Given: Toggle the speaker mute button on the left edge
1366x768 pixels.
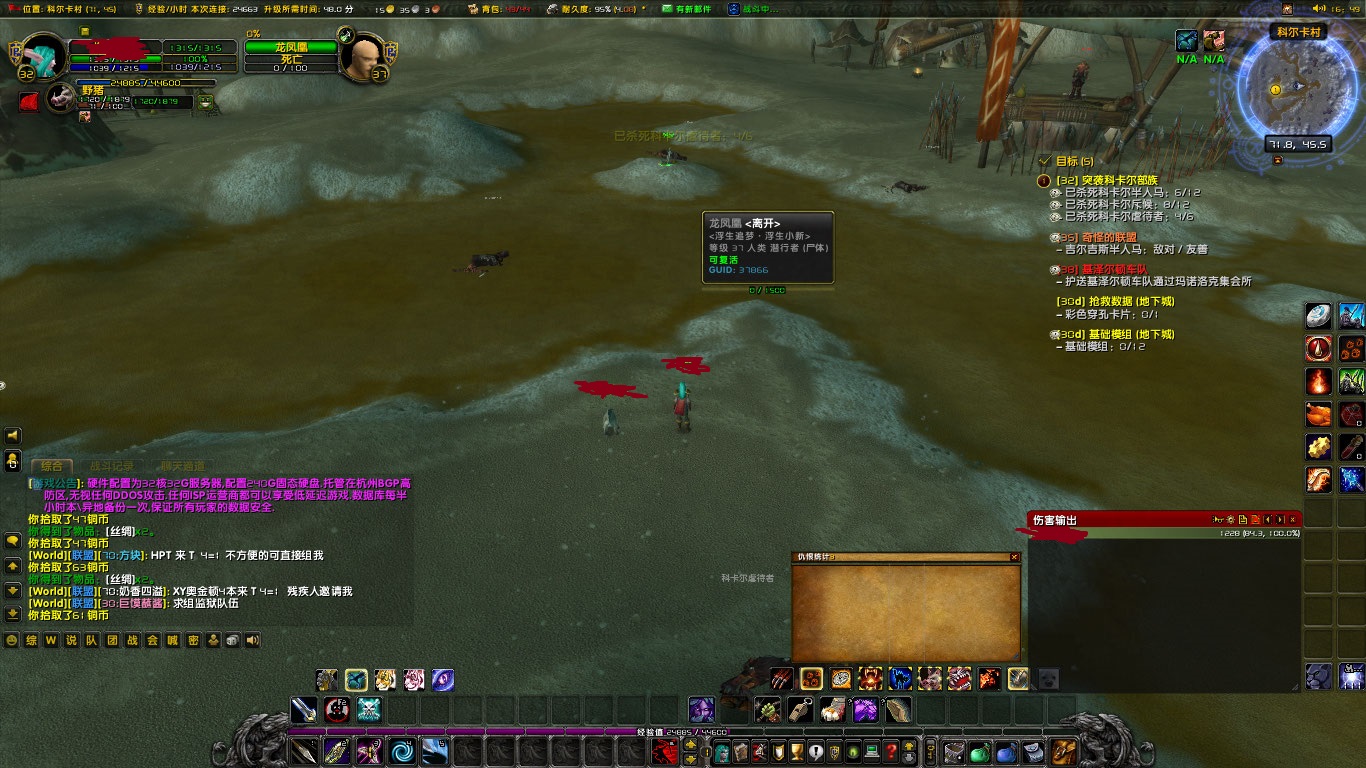Looking at the screenshot, I should (x=13, y=435).
